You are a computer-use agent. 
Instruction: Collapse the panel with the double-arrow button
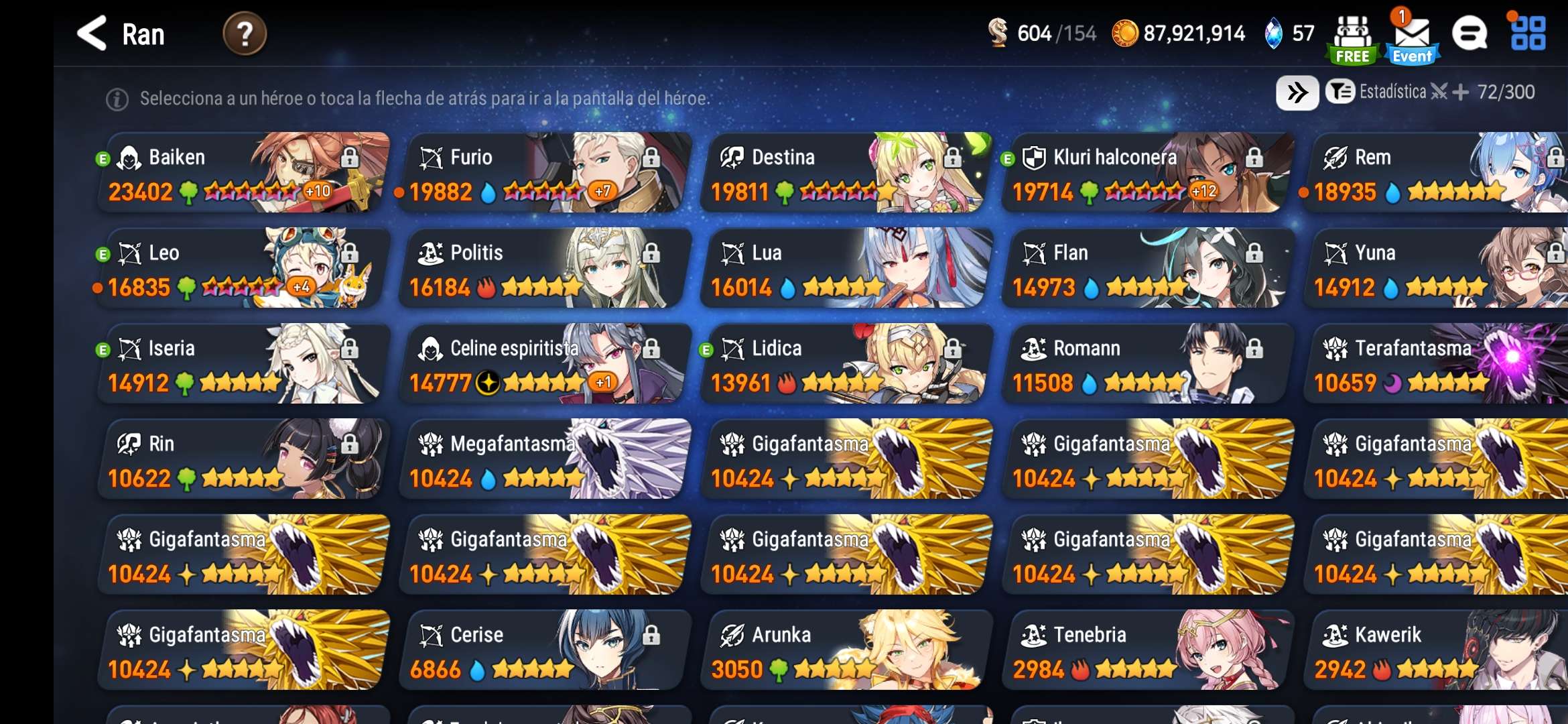pos(1297,93)
